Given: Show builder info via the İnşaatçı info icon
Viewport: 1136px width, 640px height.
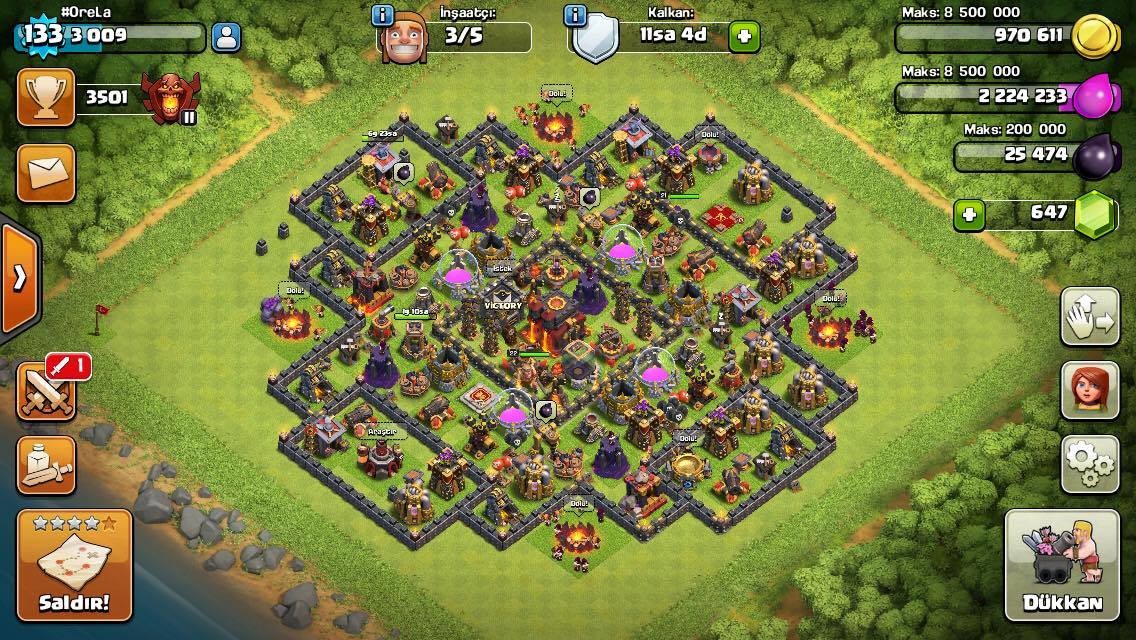Looking at the screenshot, I should pyautogui.click(x=382, y=15).
